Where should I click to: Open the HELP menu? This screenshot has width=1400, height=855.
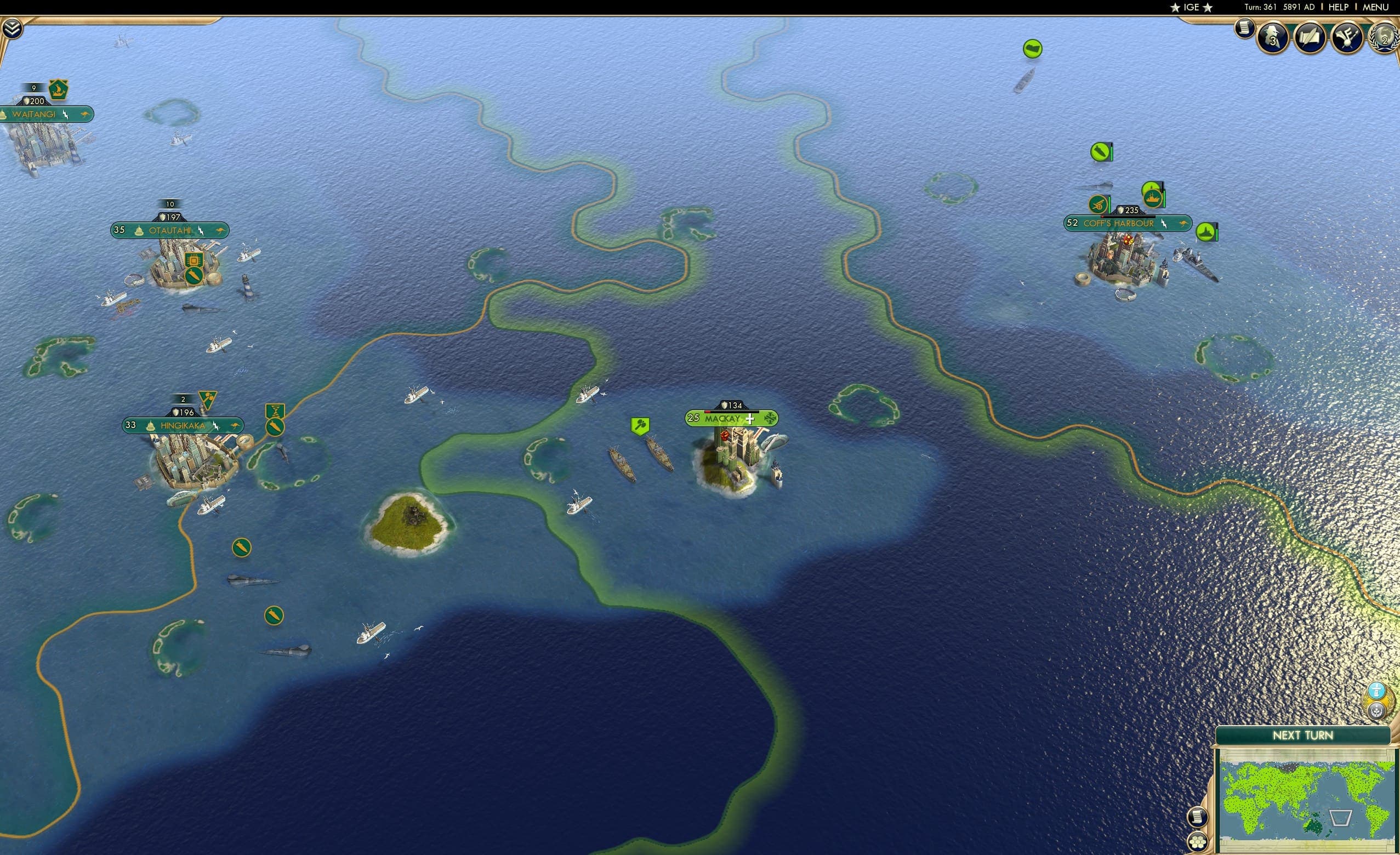[x=1339, y=7]
